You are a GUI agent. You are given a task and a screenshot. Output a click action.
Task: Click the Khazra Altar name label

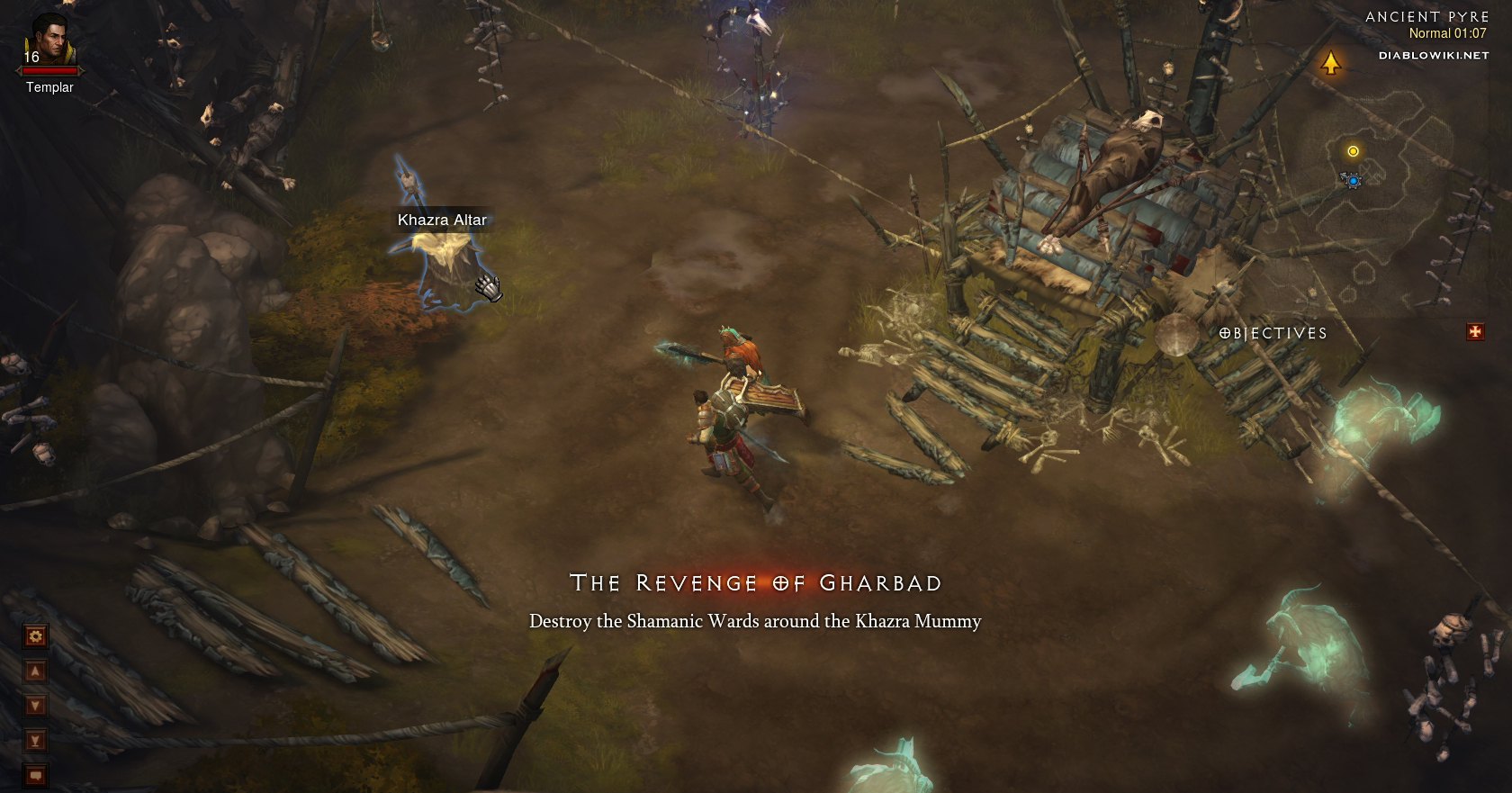coord(442,220)
